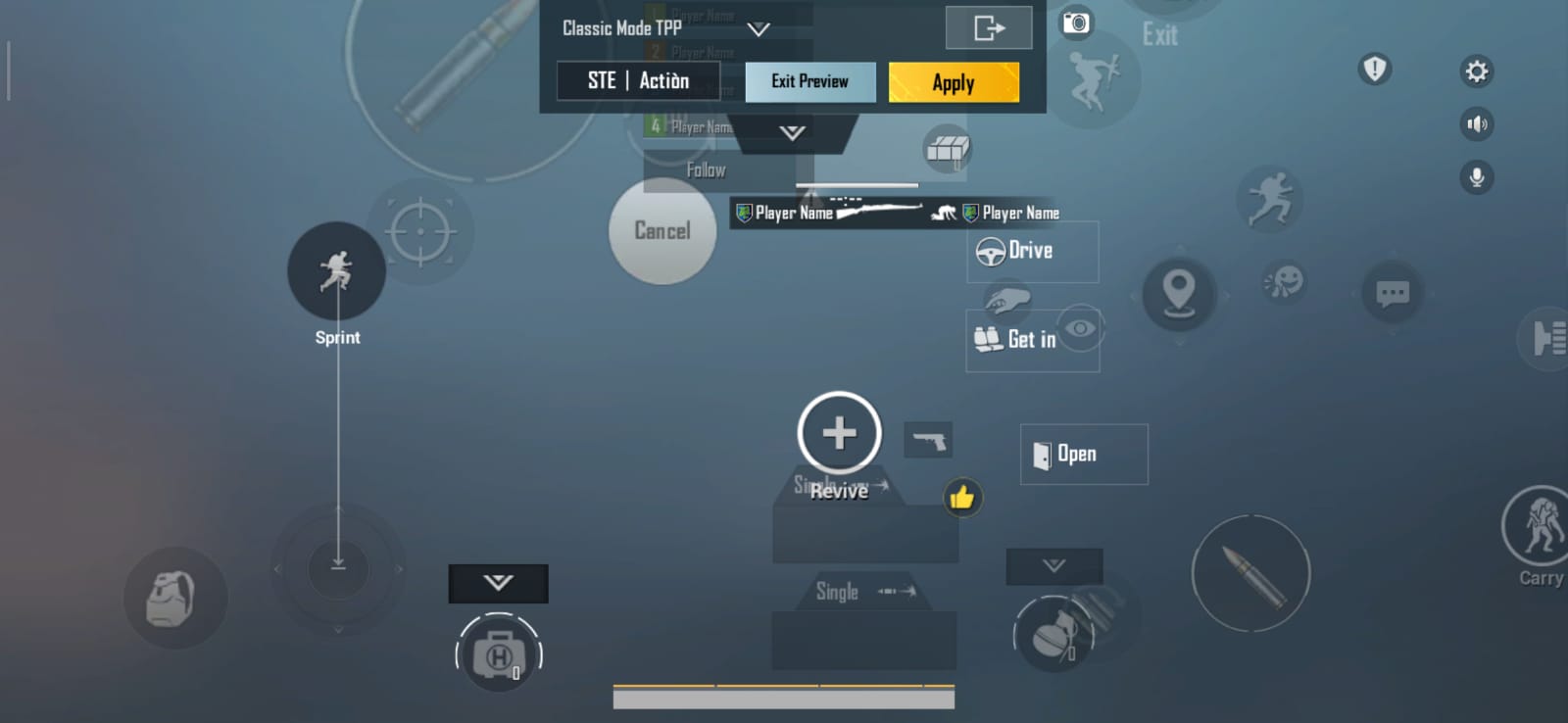Select the Sprint control icon

click(x=336, y=271)
